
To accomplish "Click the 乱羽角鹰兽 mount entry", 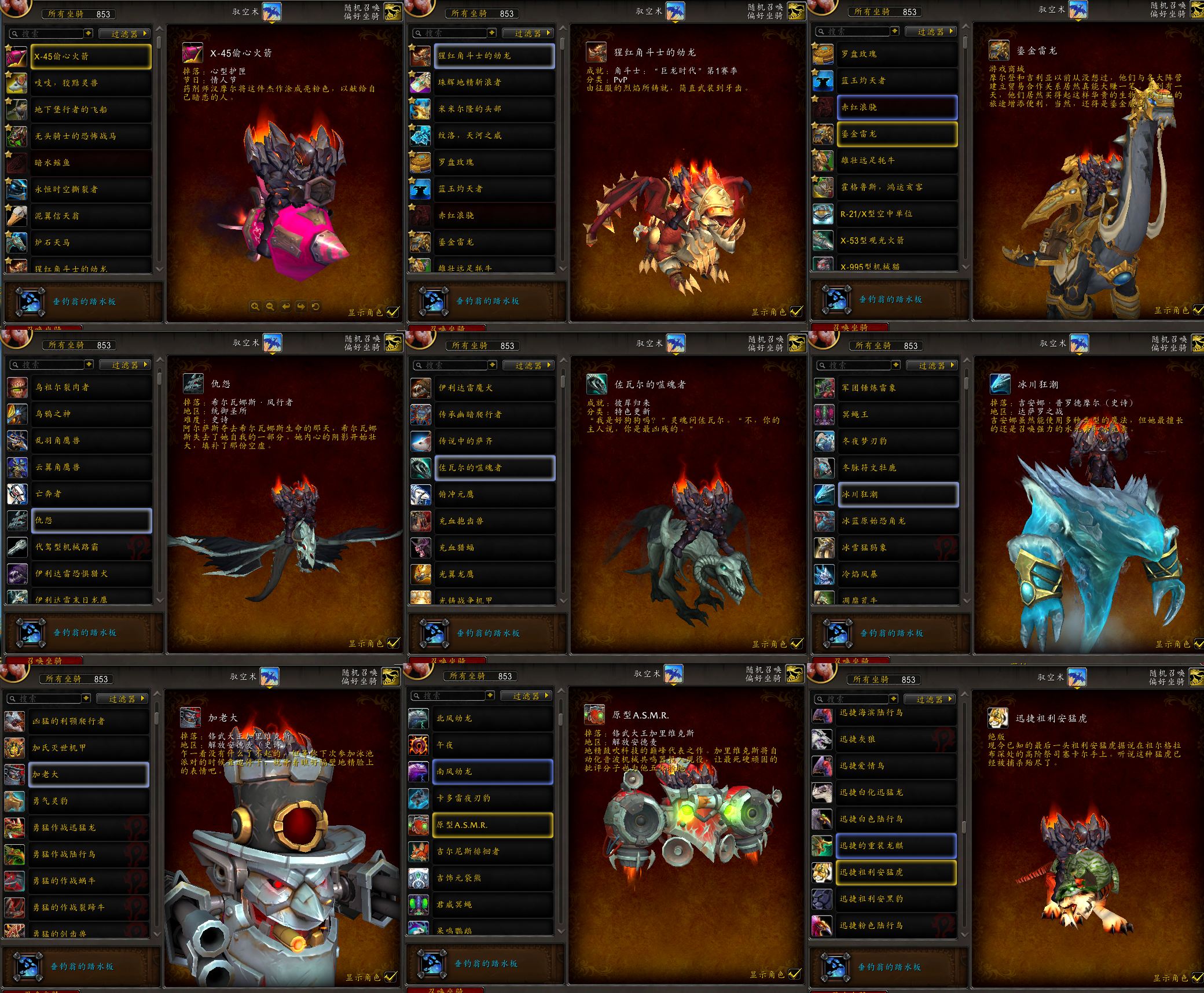I will pyautogui.click(x=91, y=441).
